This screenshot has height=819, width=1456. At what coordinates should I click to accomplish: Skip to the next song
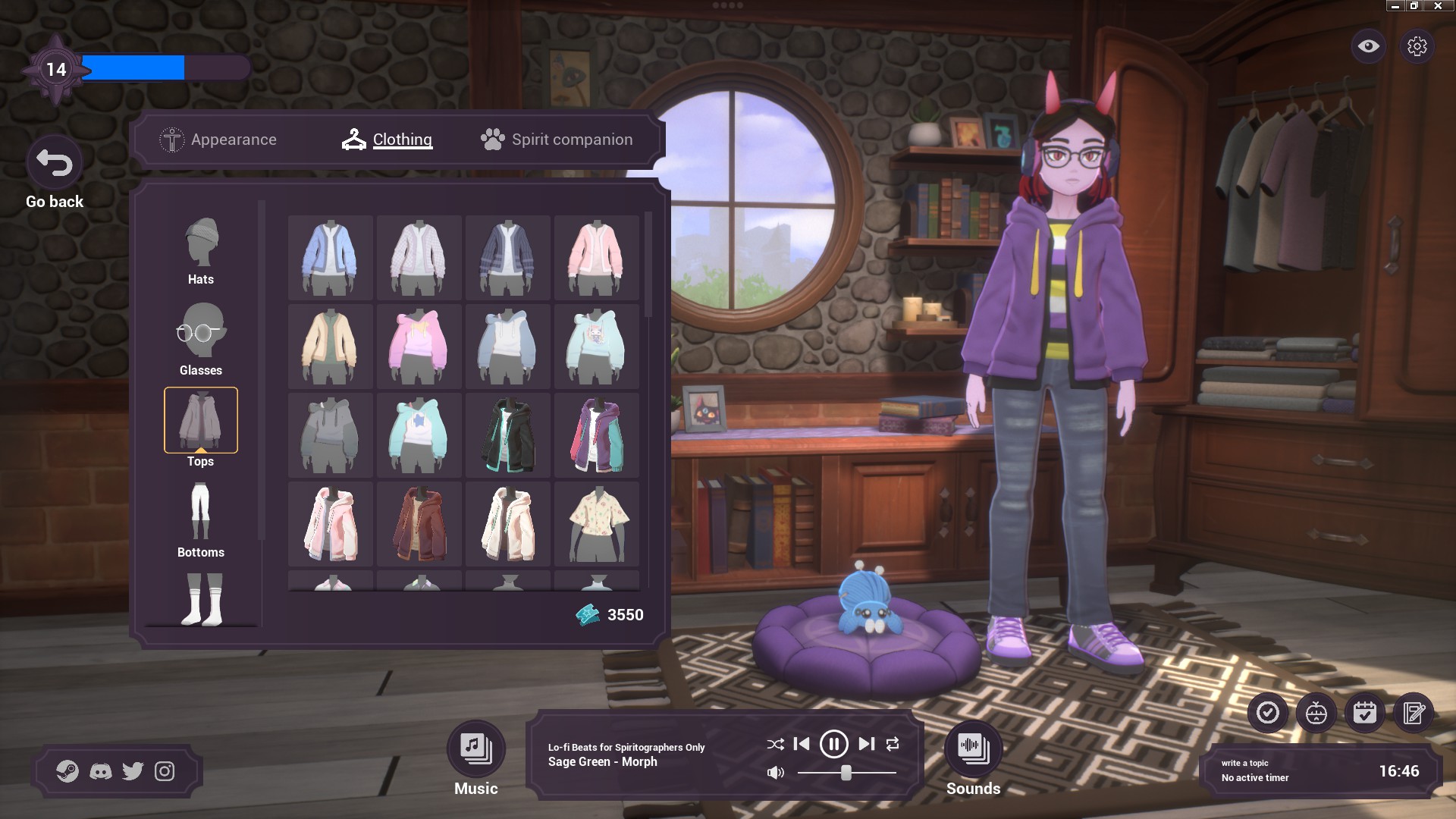point(866,744)
